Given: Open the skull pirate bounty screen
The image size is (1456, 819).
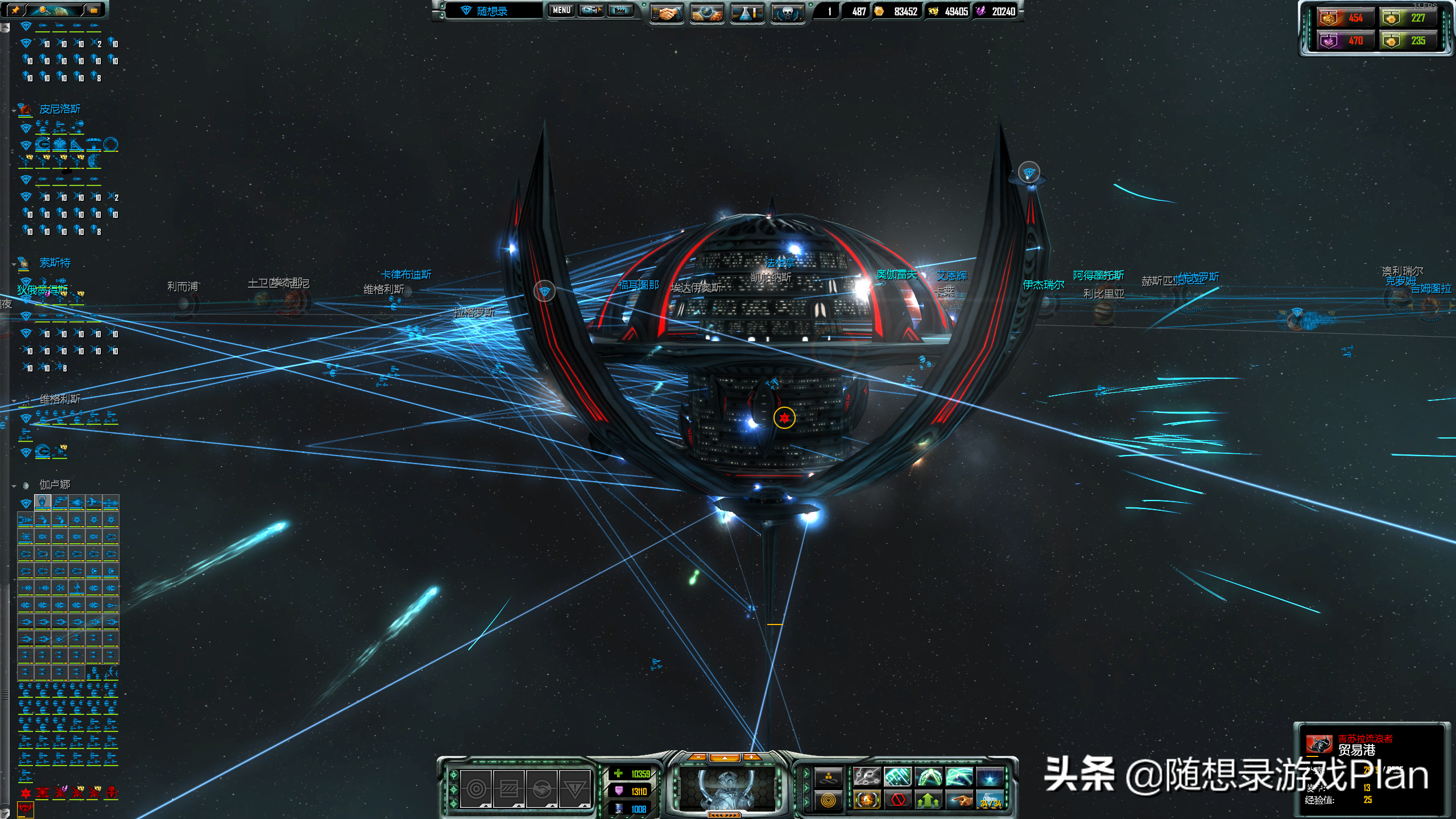Looking at the screenshot, I should click(787, 12).
